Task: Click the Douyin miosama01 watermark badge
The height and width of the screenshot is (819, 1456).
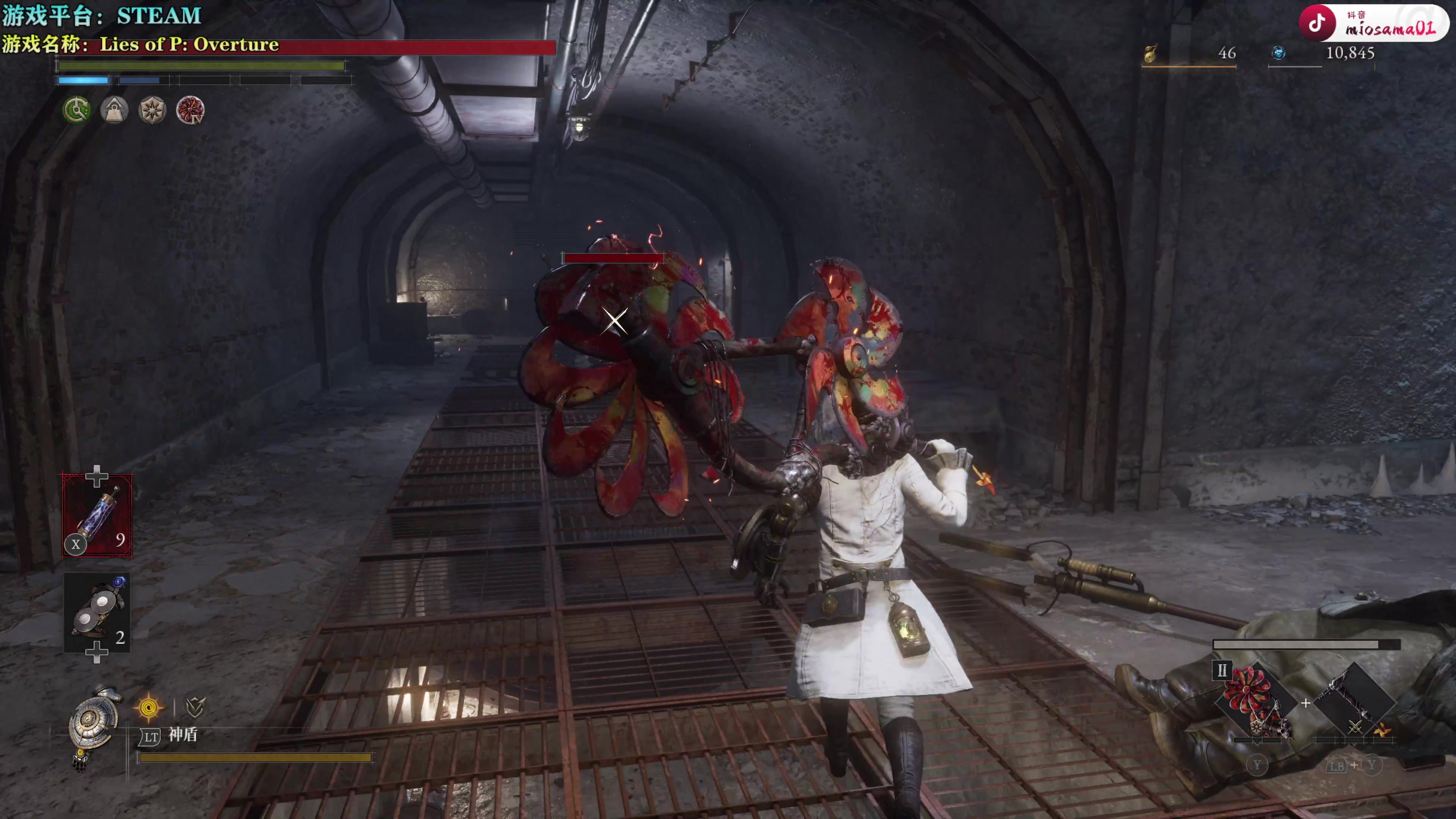Action: 1372,24
